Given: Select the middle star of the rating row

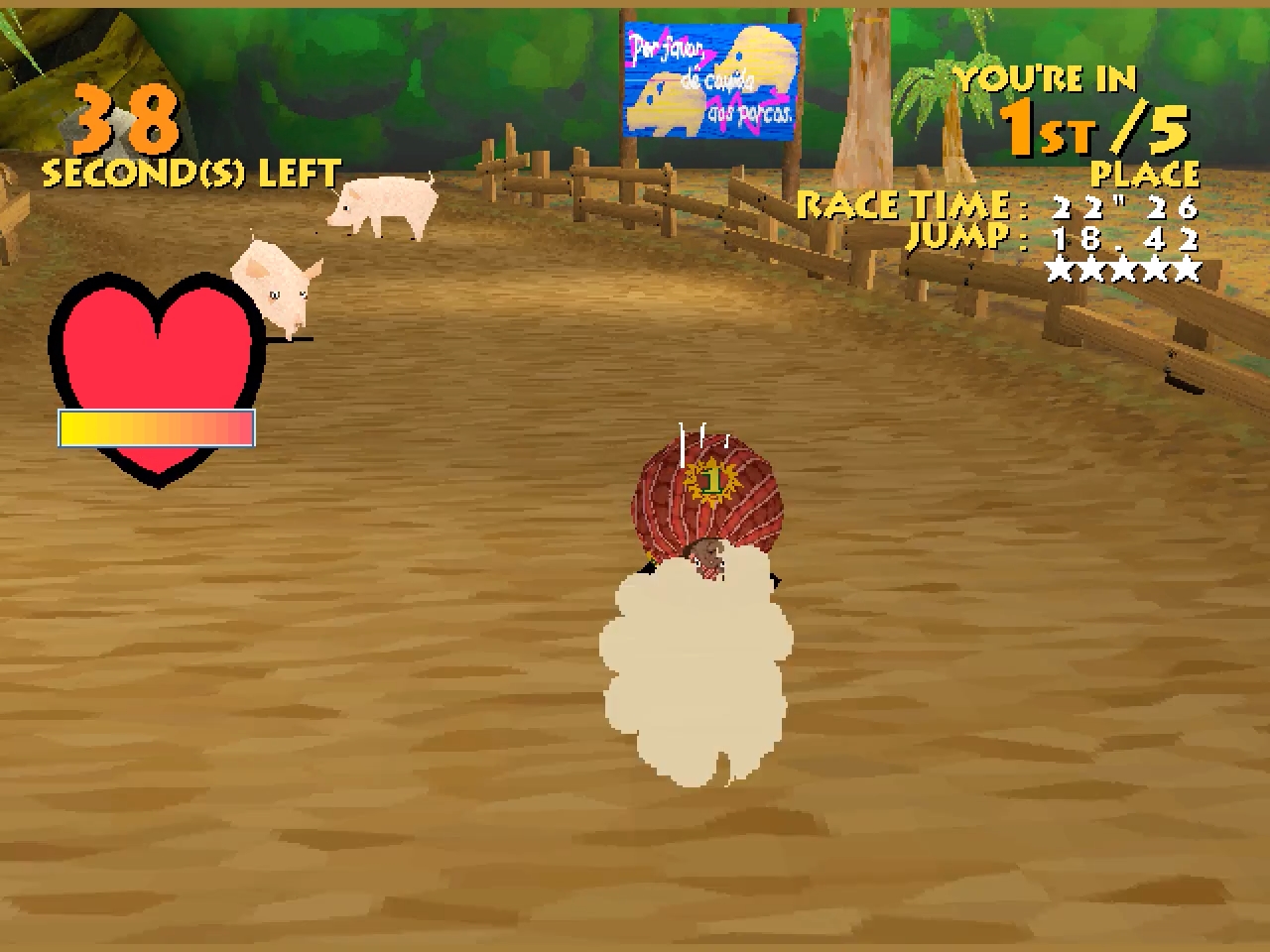Looking at the screenshot, I should tap(1125, 266).
